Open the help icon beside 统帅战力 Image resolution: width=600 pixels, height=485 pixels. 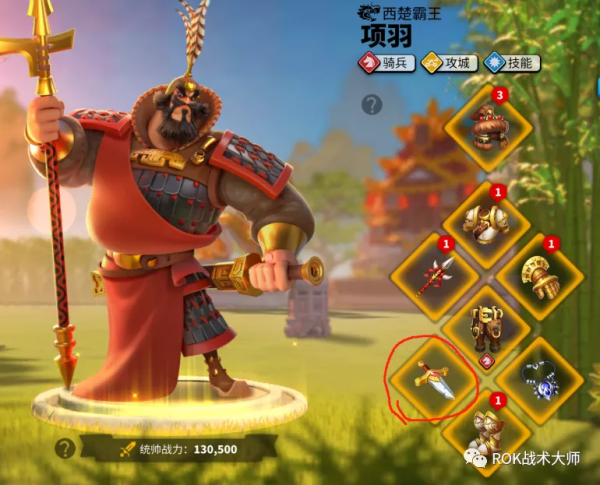(x=65, y=448)
